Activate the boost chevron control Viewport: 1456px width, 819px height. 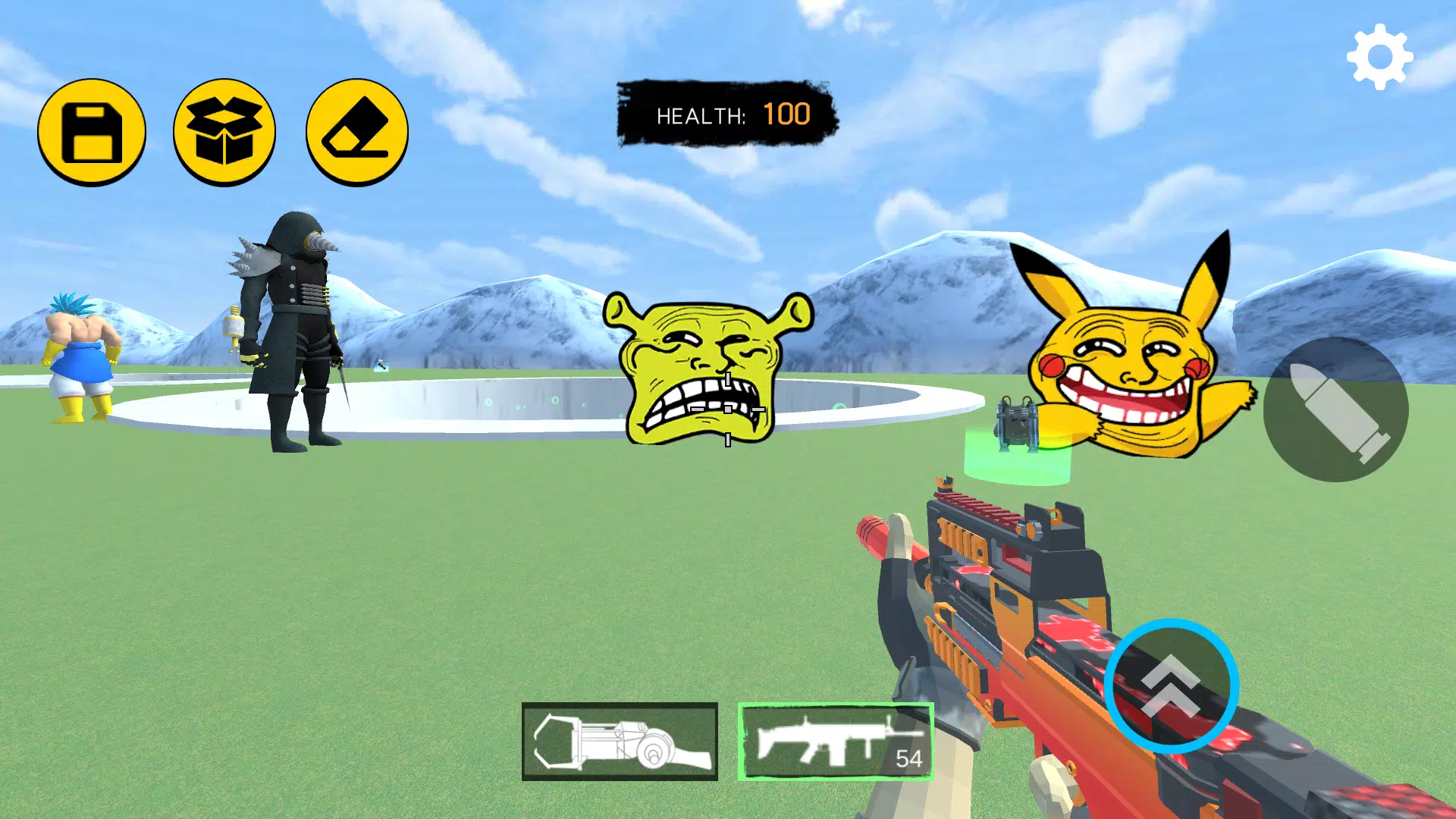coord(1172,682)
